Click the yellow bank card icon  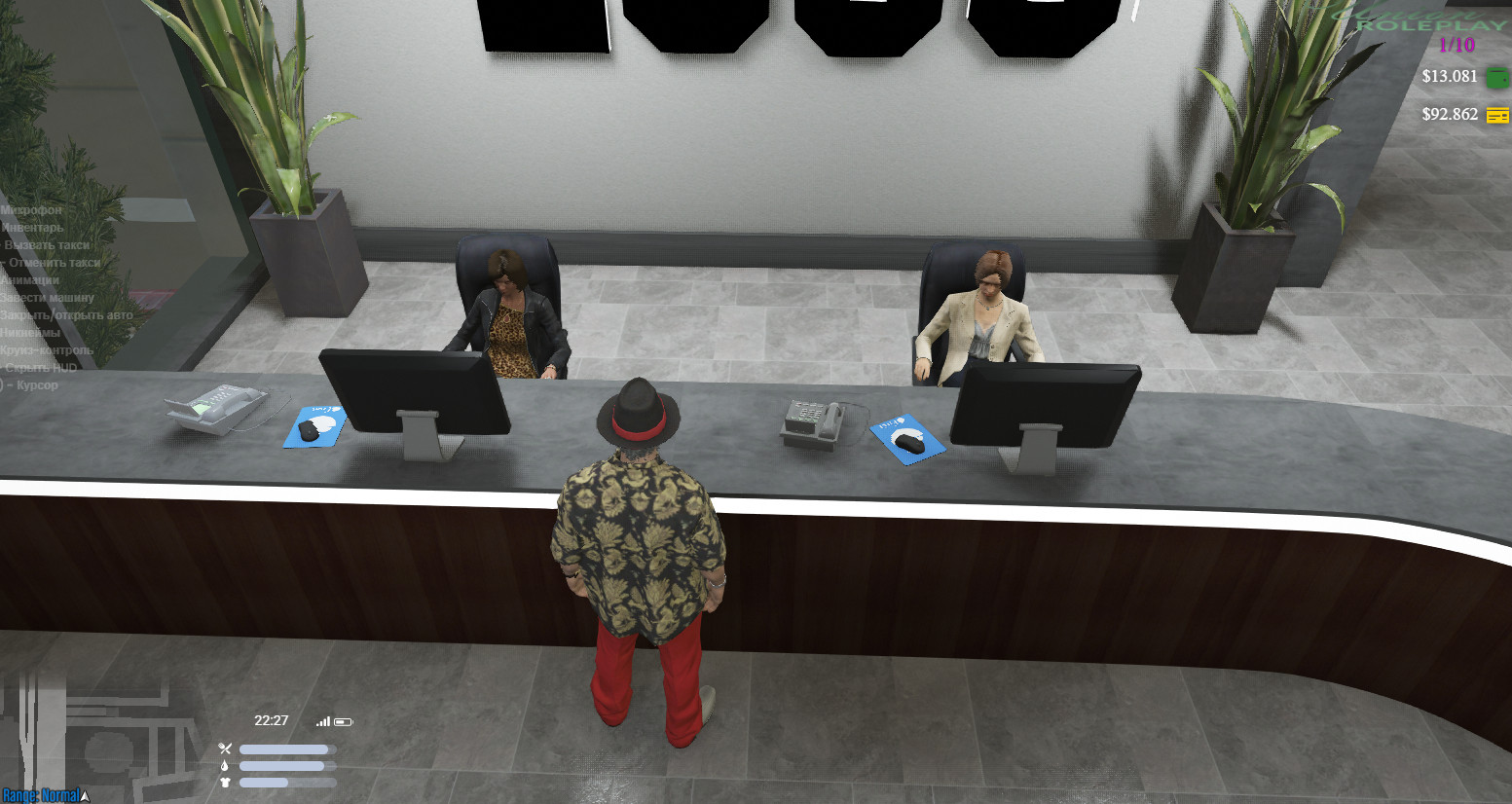[x=1496, y=114]
